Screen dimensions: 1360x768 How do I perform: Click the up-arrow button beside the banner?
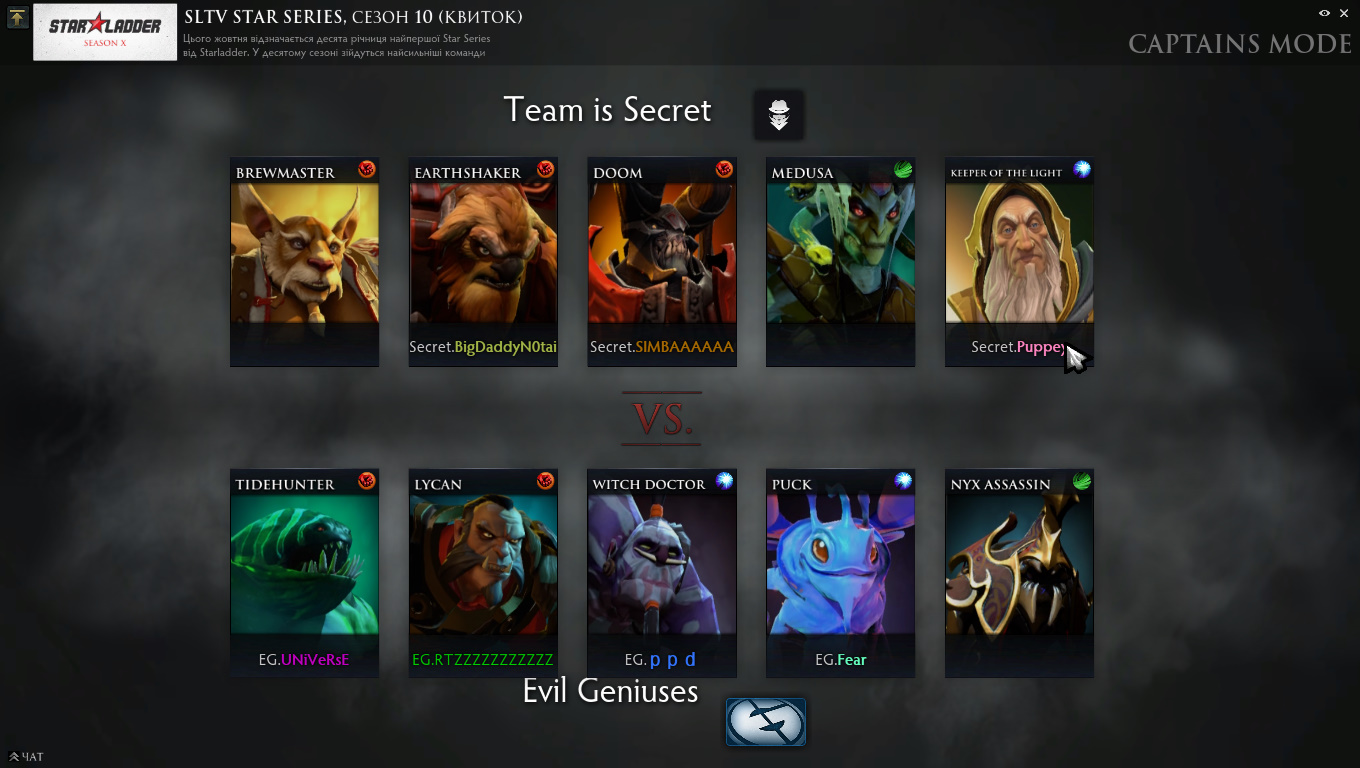pyautogui.click(x=17, y=17)
